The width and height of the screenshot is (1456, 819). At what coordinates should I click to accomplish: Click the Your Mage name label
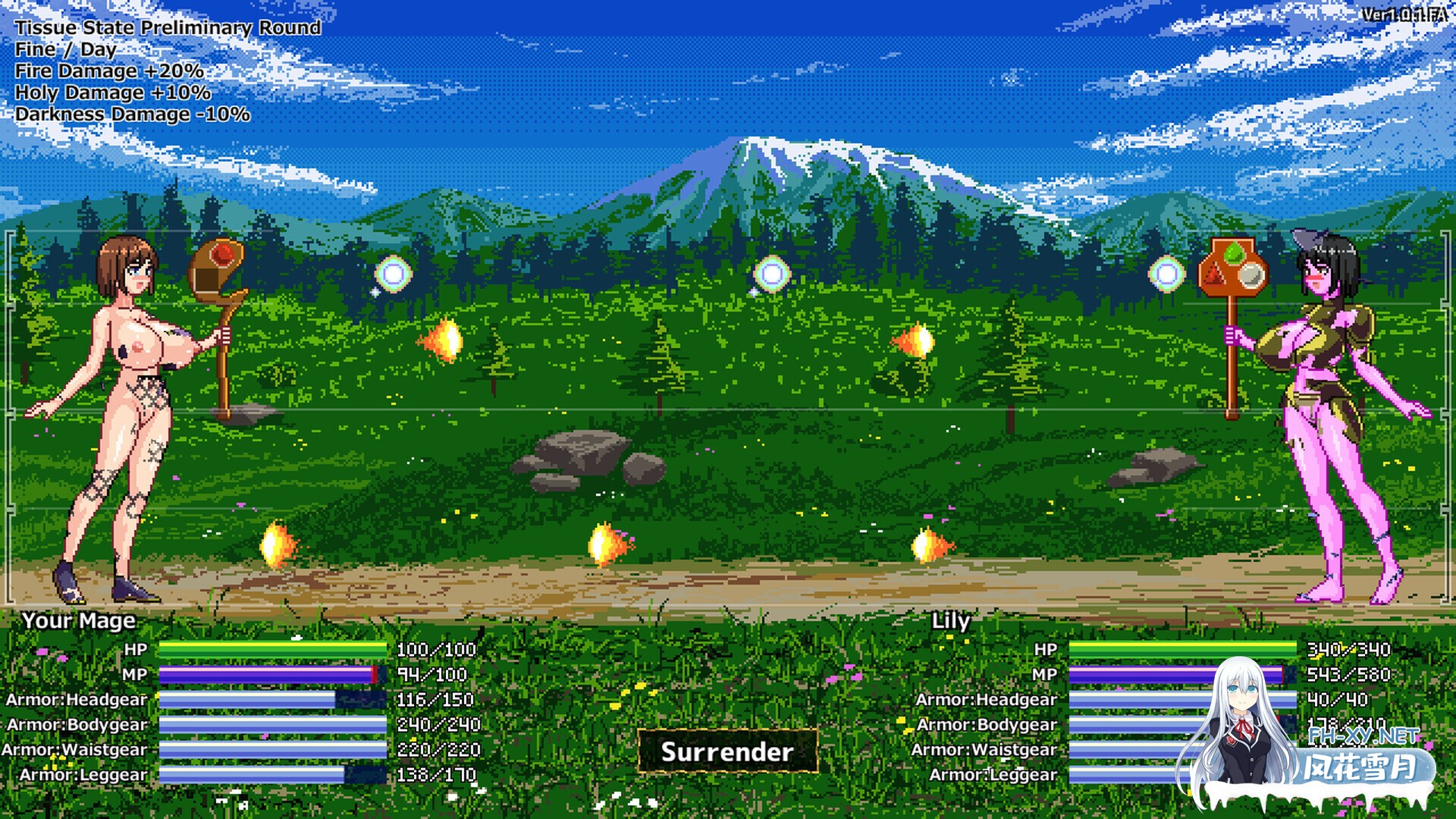click(x=78, y=620)
